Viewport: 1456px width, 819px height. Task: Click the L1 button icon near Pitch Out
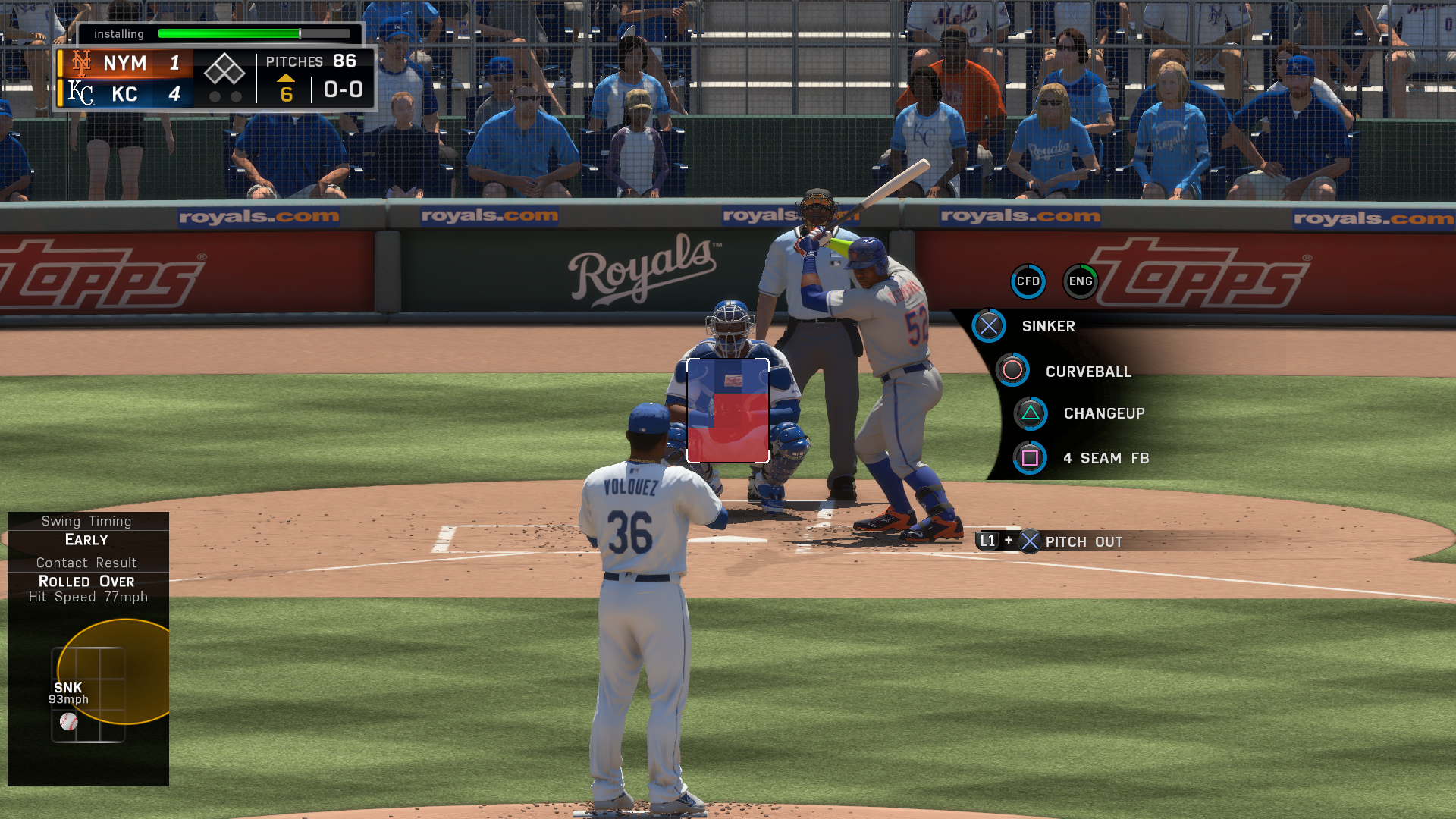click(988, 541)
